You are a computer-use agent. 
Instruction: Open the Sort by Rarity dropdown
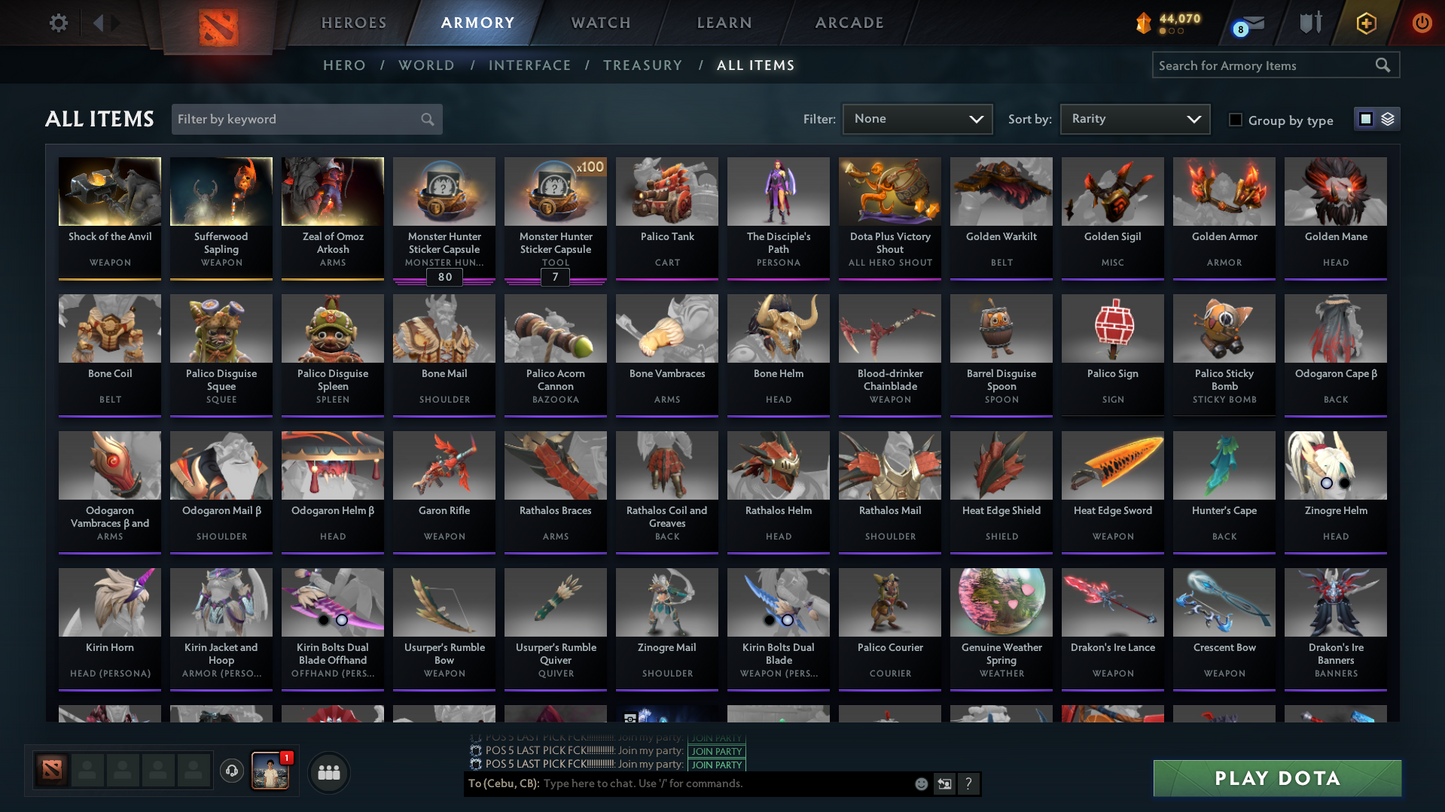(1134, 118)
